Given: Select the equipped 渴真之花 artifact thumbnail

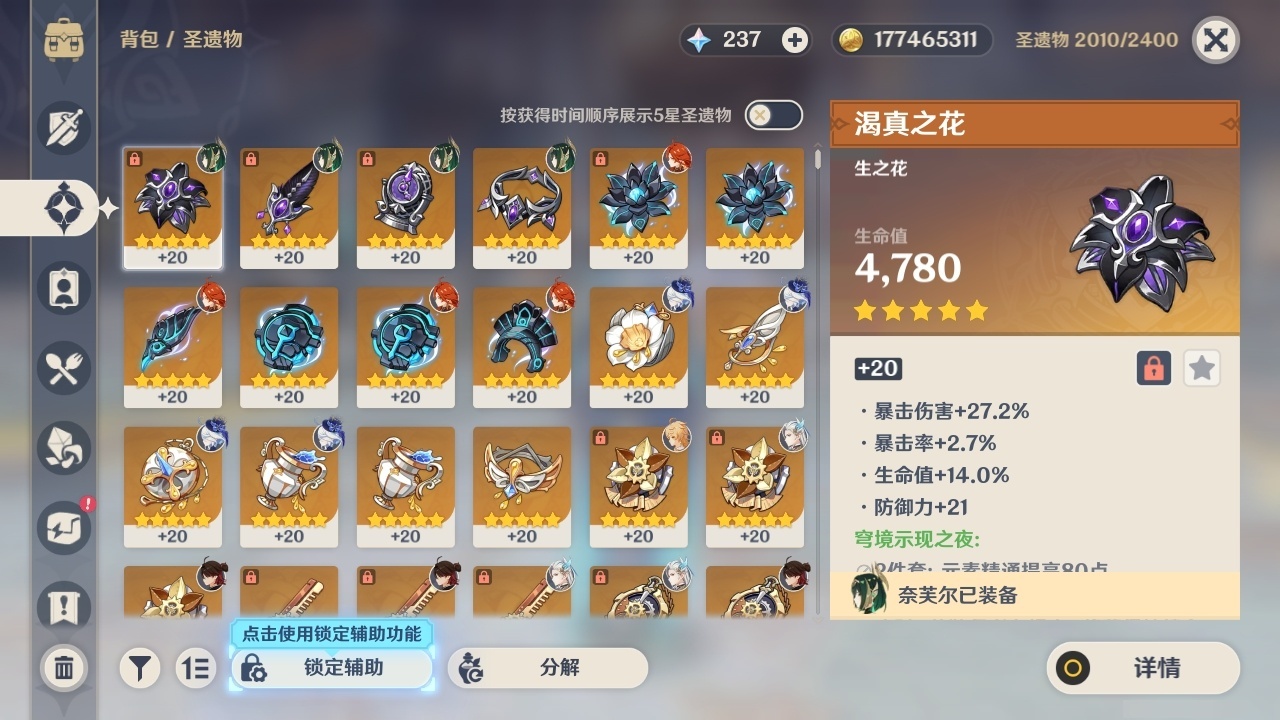Looking at the screenshot, I should pyautogui.click(x=173, y=207).
